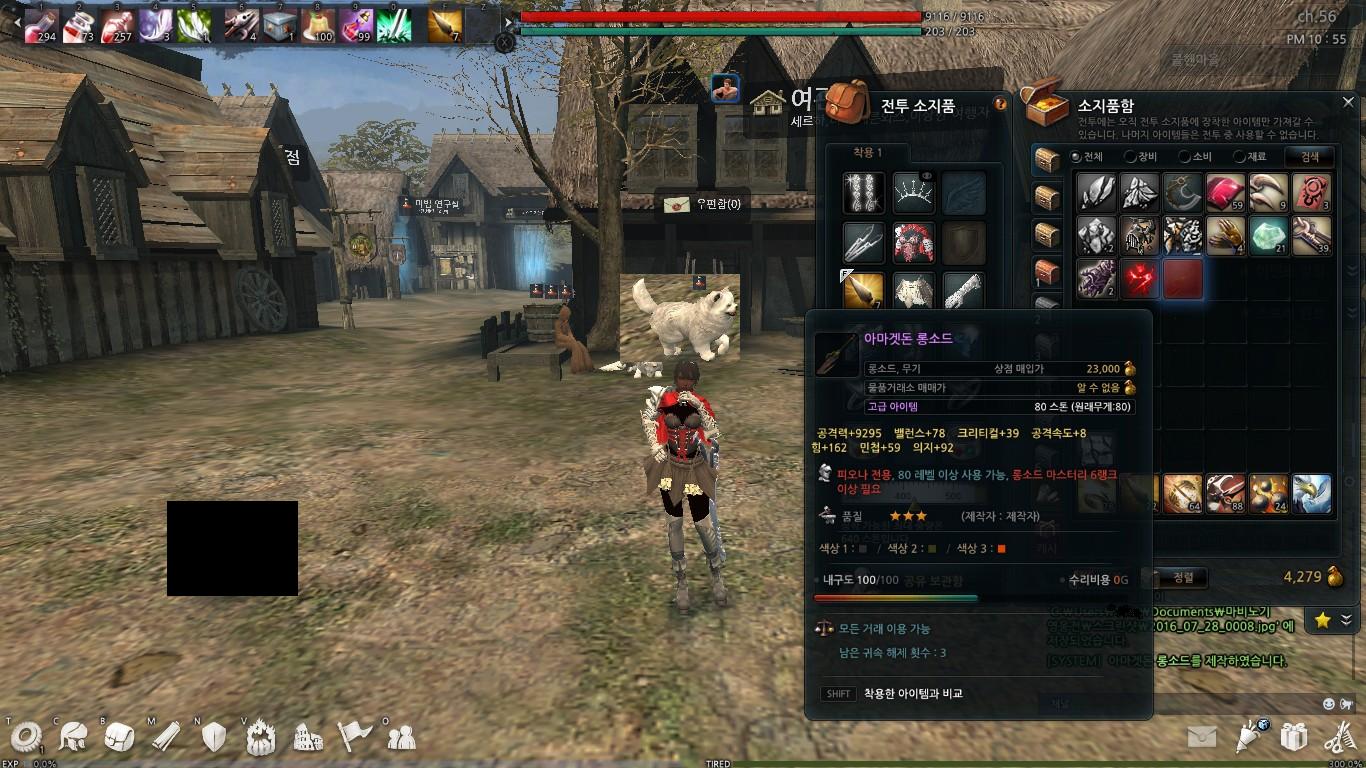Image resolution: width=1366 pixels, height=768 pixels.
Task: Open the gift box icon
Action: click(x=1294, y=737)
